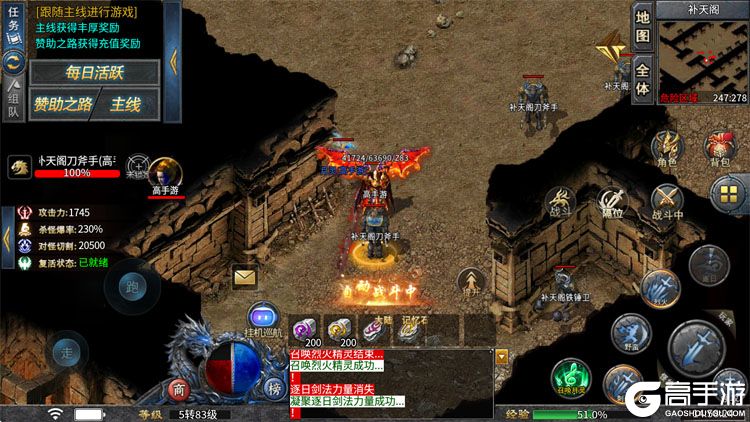Select the 赞助之路 button
Screen dimensions: 750x422
tap(61, 104)
